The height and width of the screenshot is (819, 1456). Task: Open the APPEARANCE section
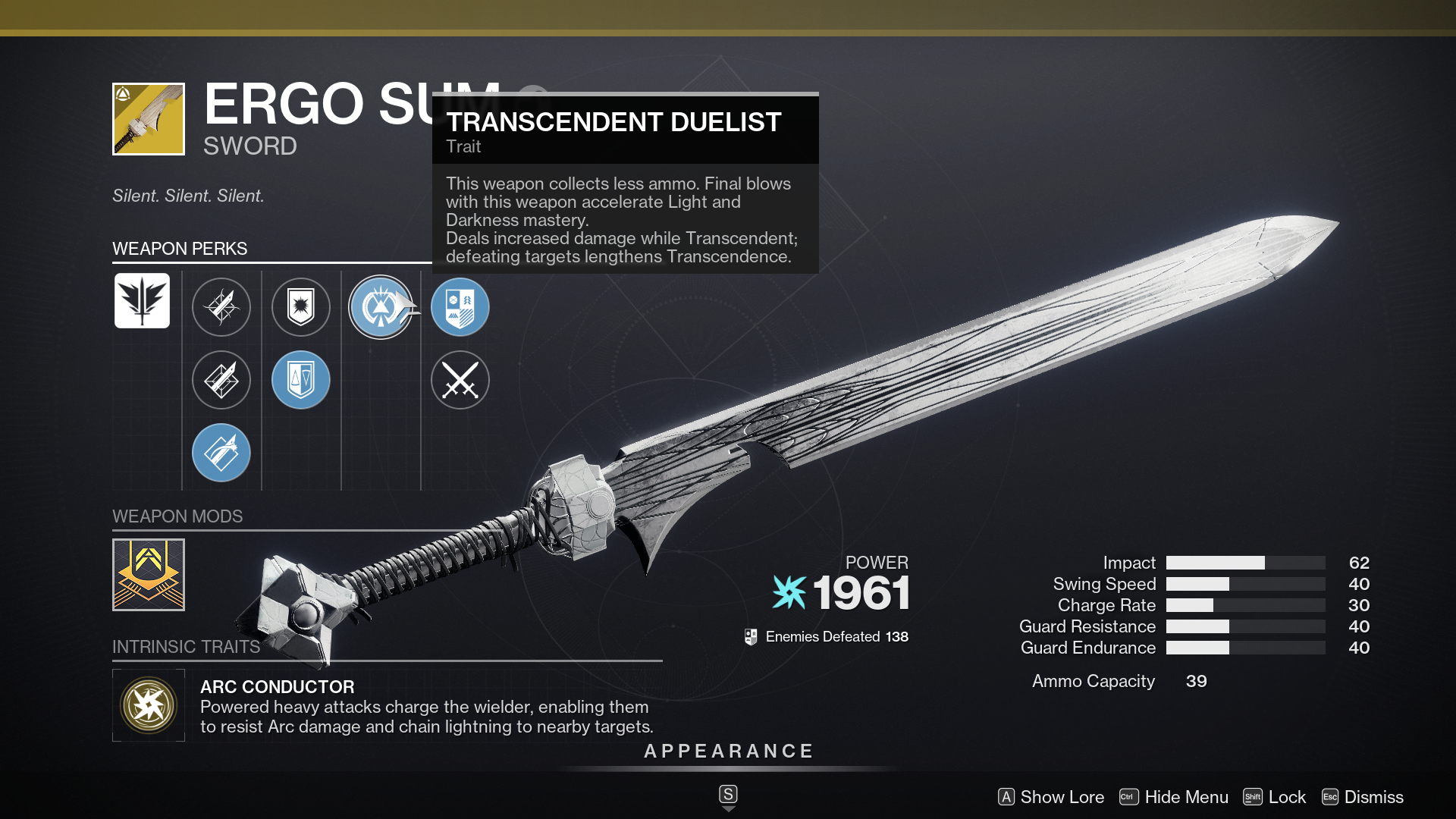coord(728,752)
